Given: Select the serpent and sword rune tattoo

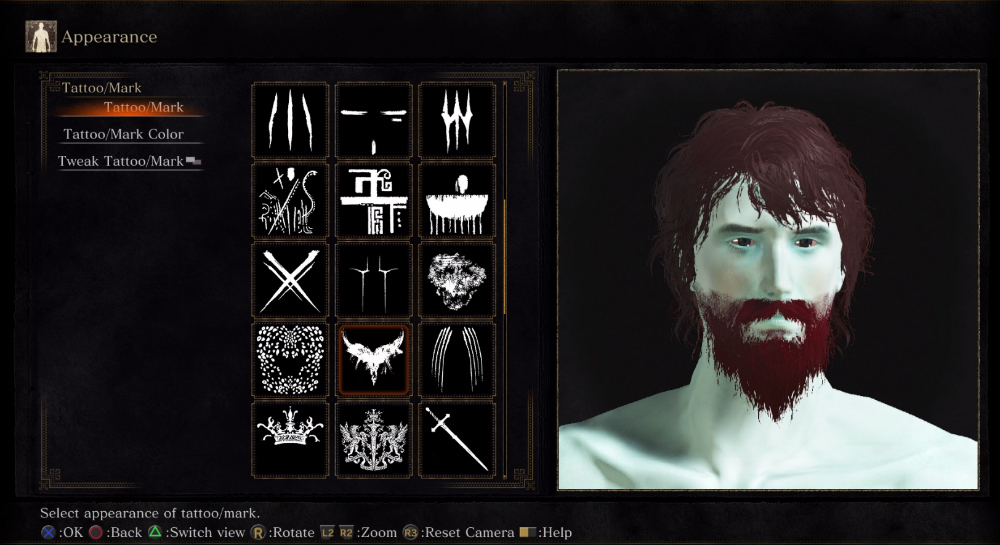Looking at the screenshot, I should click(290, 200).
